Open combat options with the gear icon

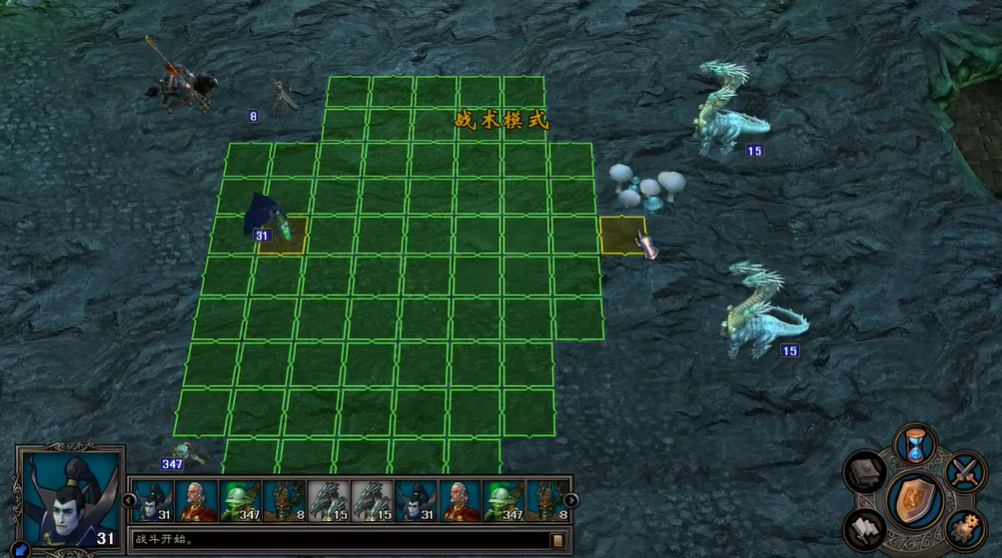pos(965,527)
